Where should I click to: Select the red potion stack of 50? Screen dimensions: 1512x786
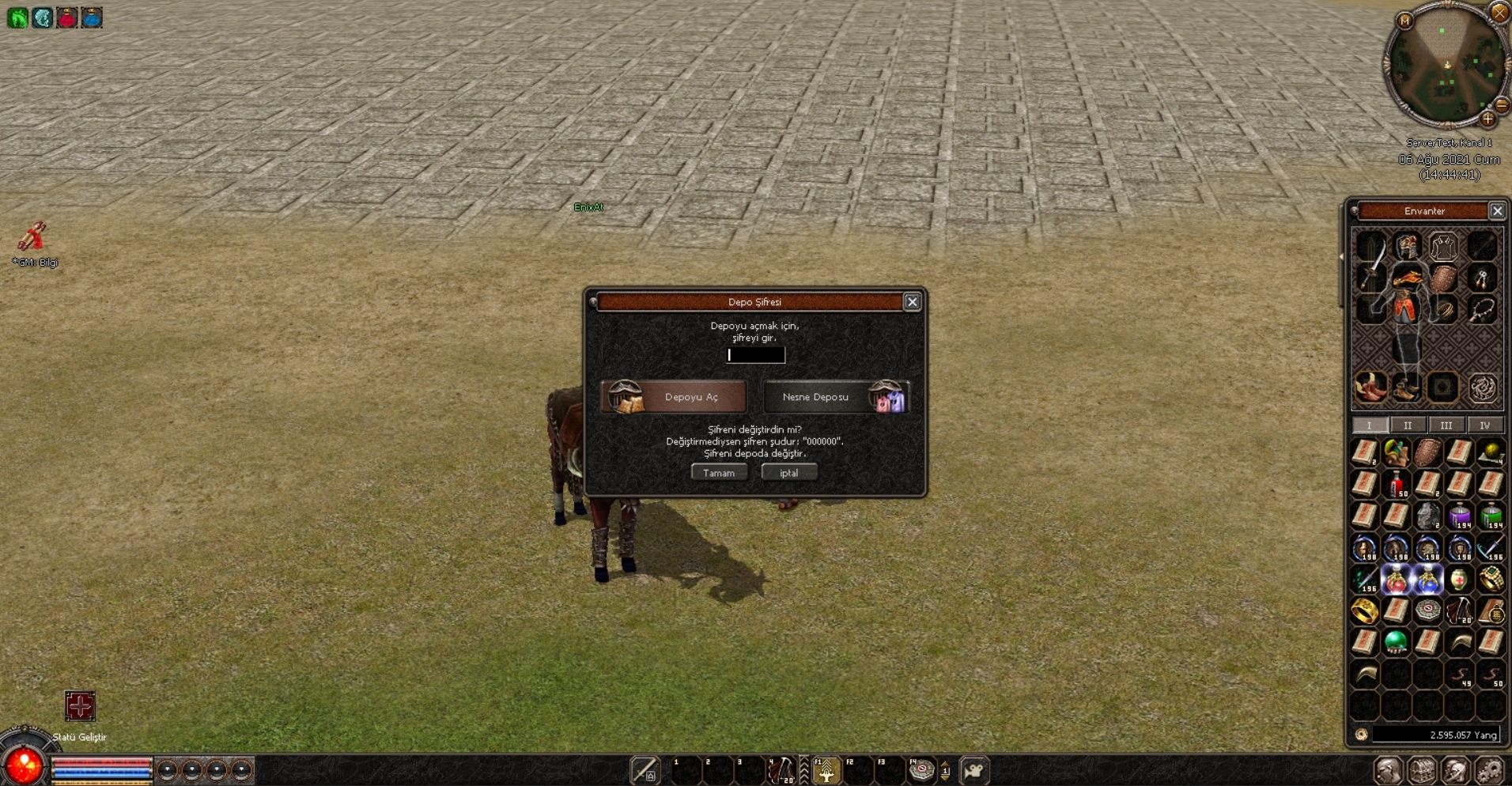pyautogui.click(x=1397, y=485)
